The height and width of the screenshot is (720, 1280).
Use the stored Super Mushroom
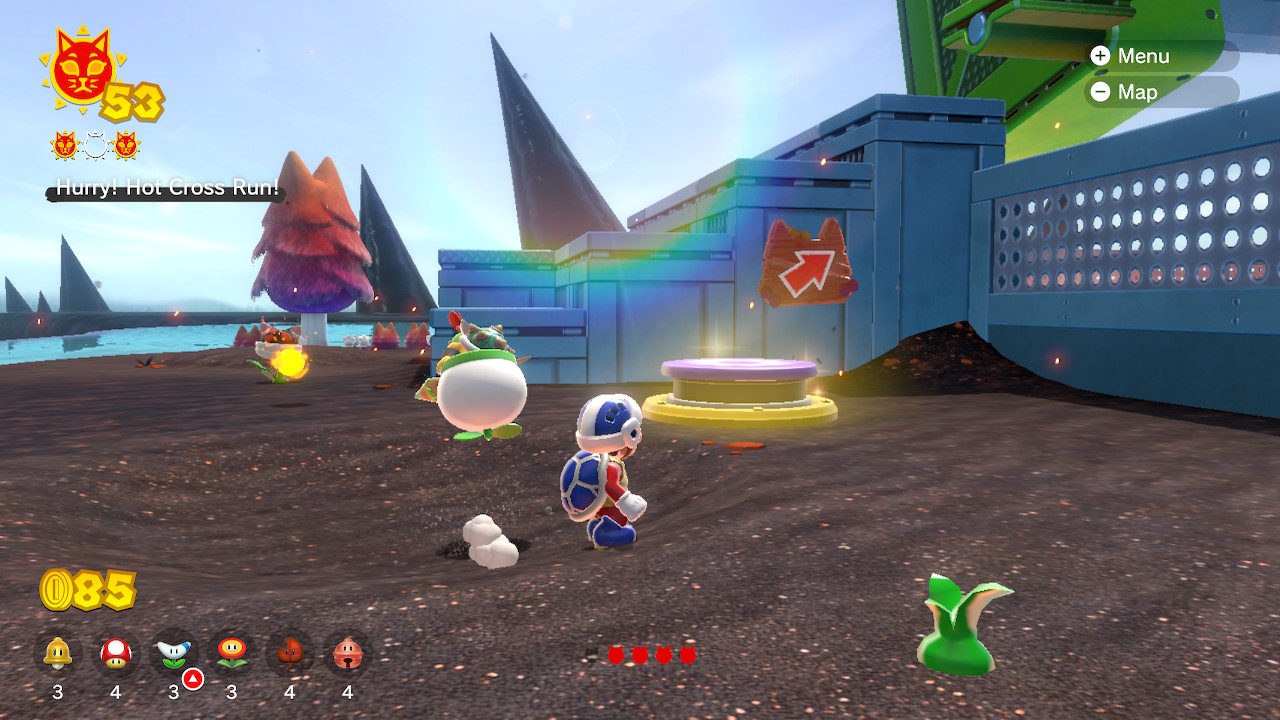tap(115, 653)
